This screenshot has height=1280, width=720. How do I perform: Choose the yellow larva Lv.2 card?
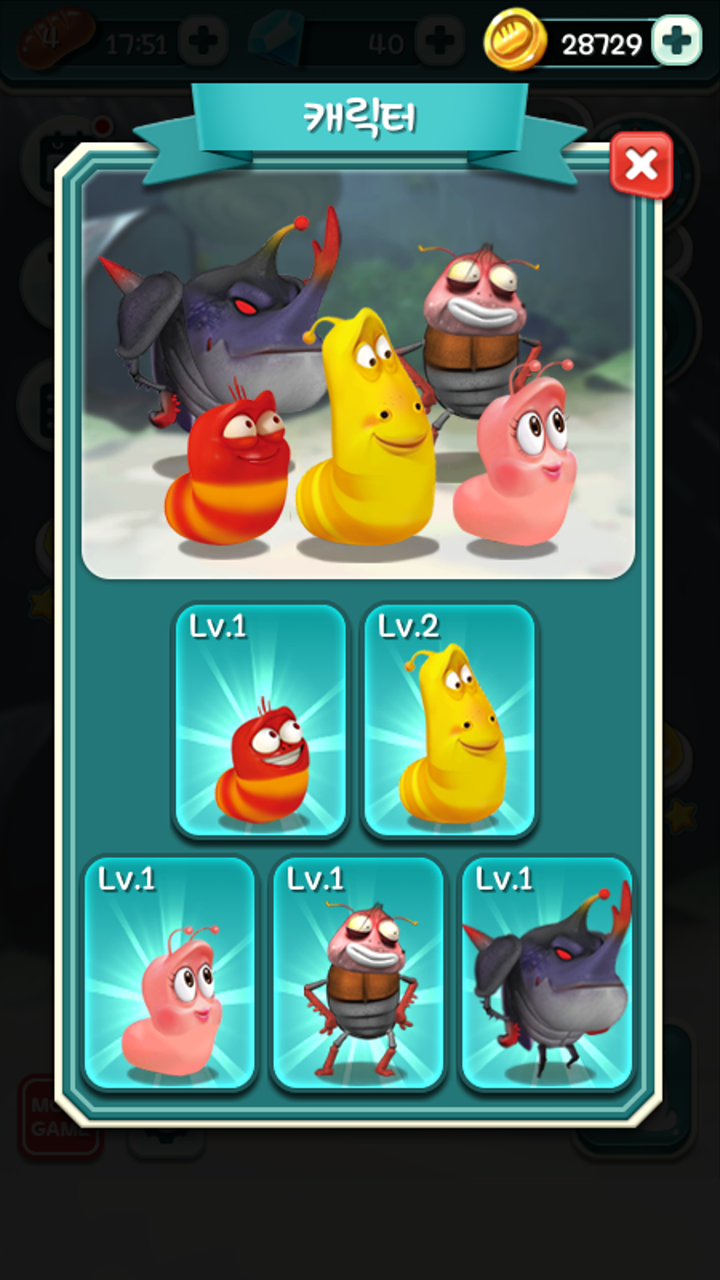449,720
